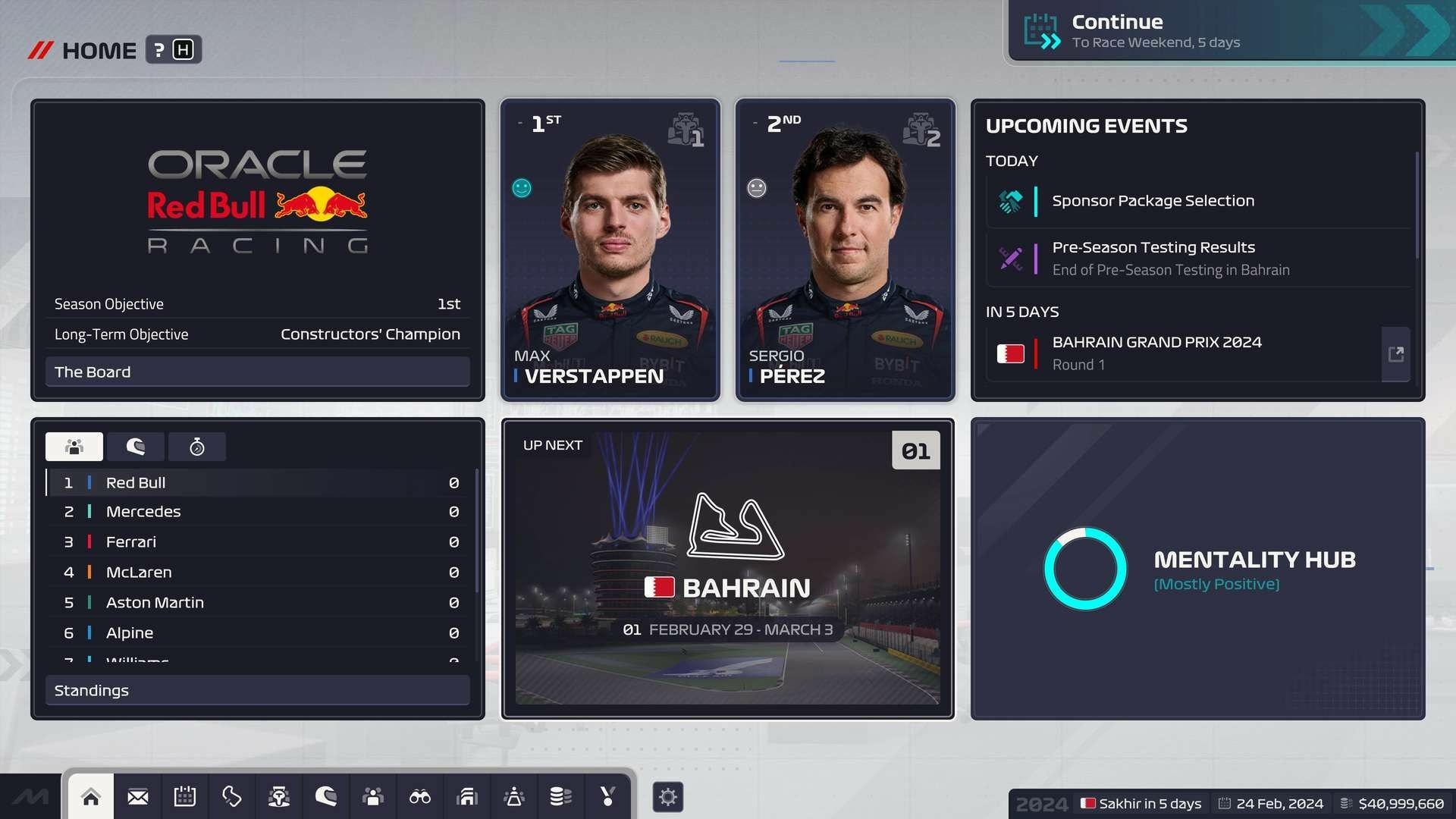Open the Calendar screen

point(184,796)
